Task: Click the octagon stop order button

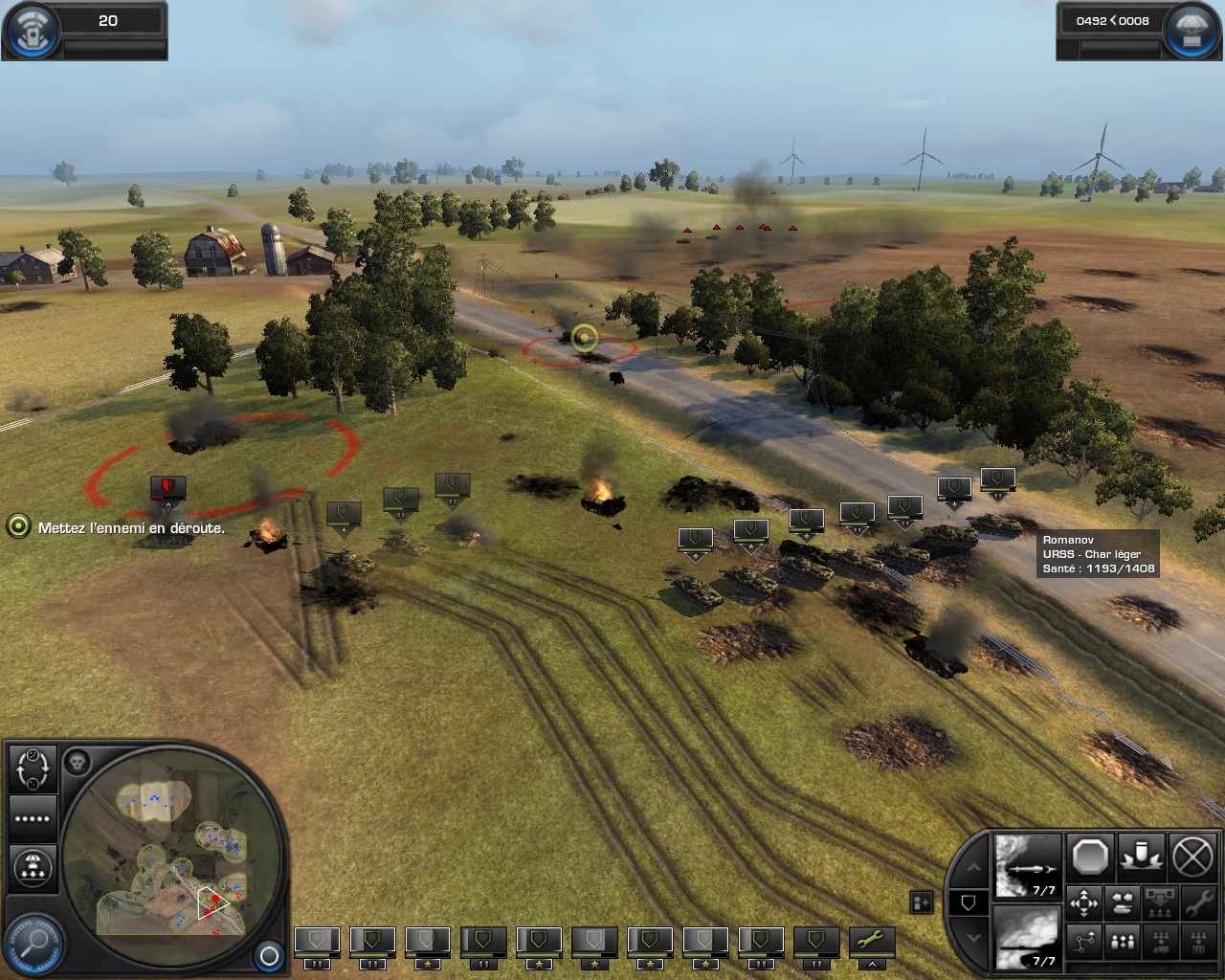Action: 1090,857
